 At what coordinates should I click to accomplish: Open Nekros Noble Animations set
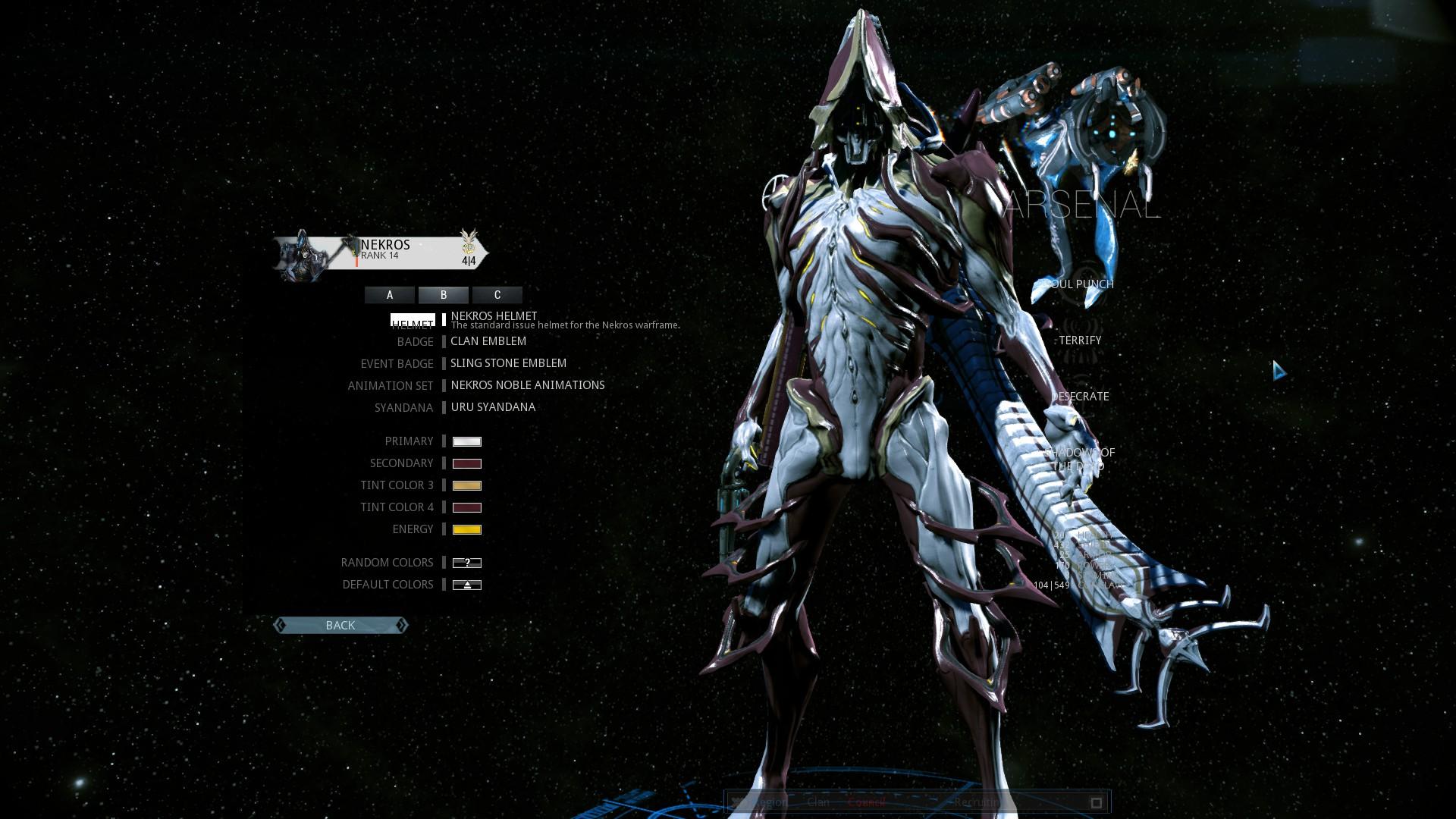[528, 385]
